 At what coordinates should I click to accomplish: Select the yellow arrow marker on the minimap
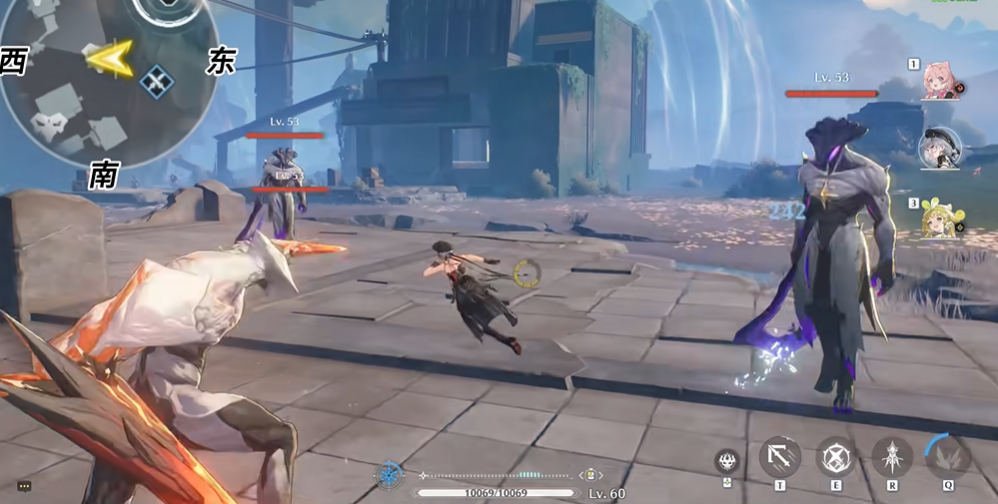tap(110, 59)
